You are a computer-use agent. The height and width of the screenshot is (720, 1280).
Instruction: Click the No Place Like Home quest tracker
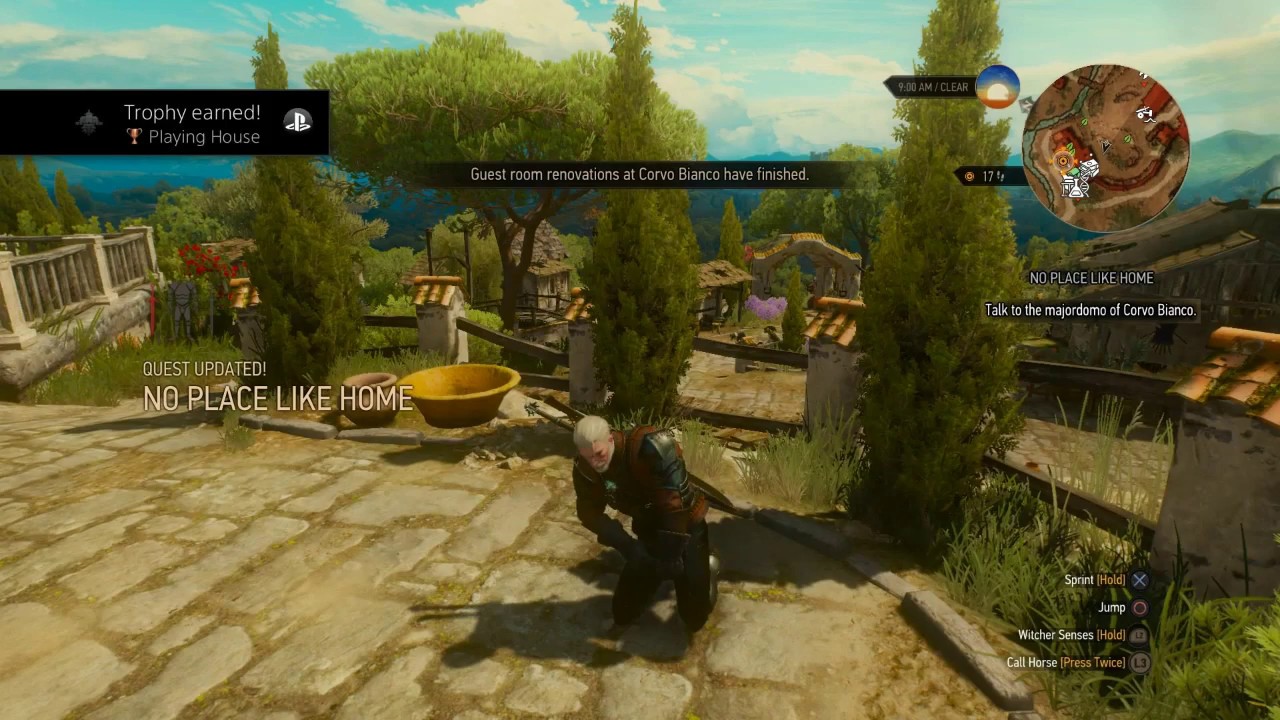click(x=1091, y=278)
